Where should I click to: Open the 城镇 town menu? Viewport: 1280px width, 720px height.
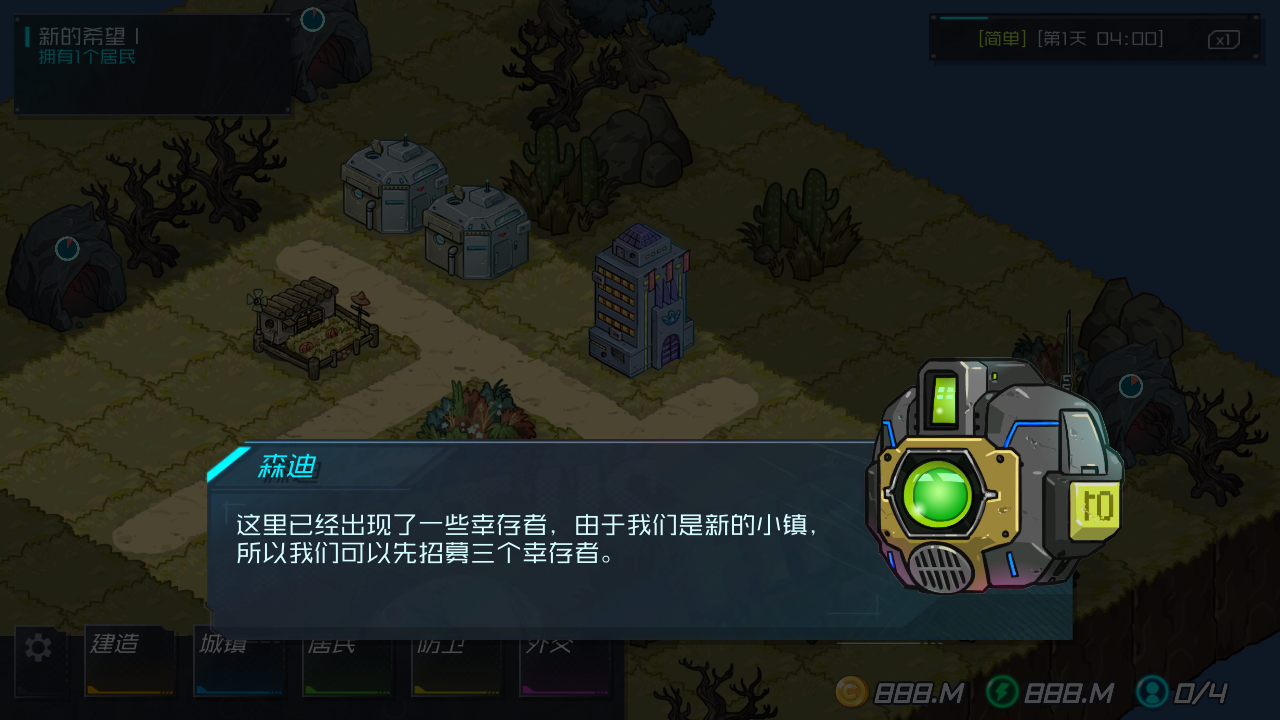(238, 661)
